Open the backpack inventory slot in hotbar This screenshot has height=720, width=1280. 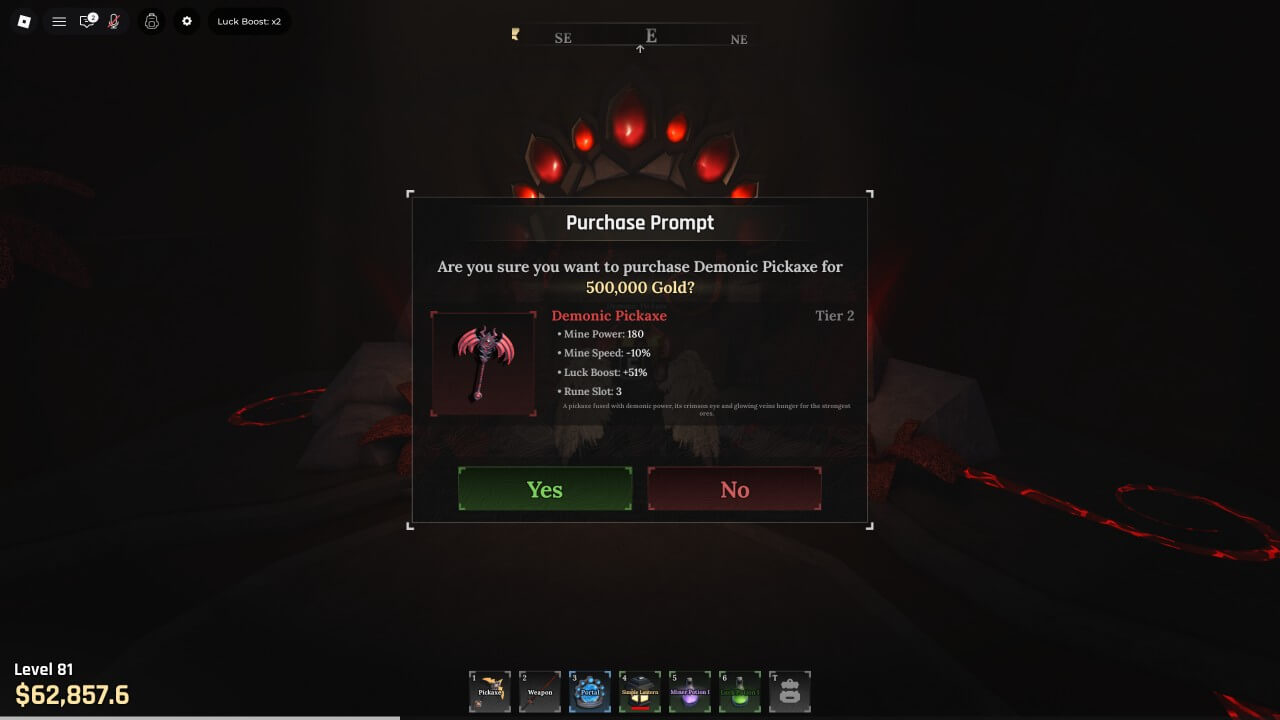click(x=790, y=692)
